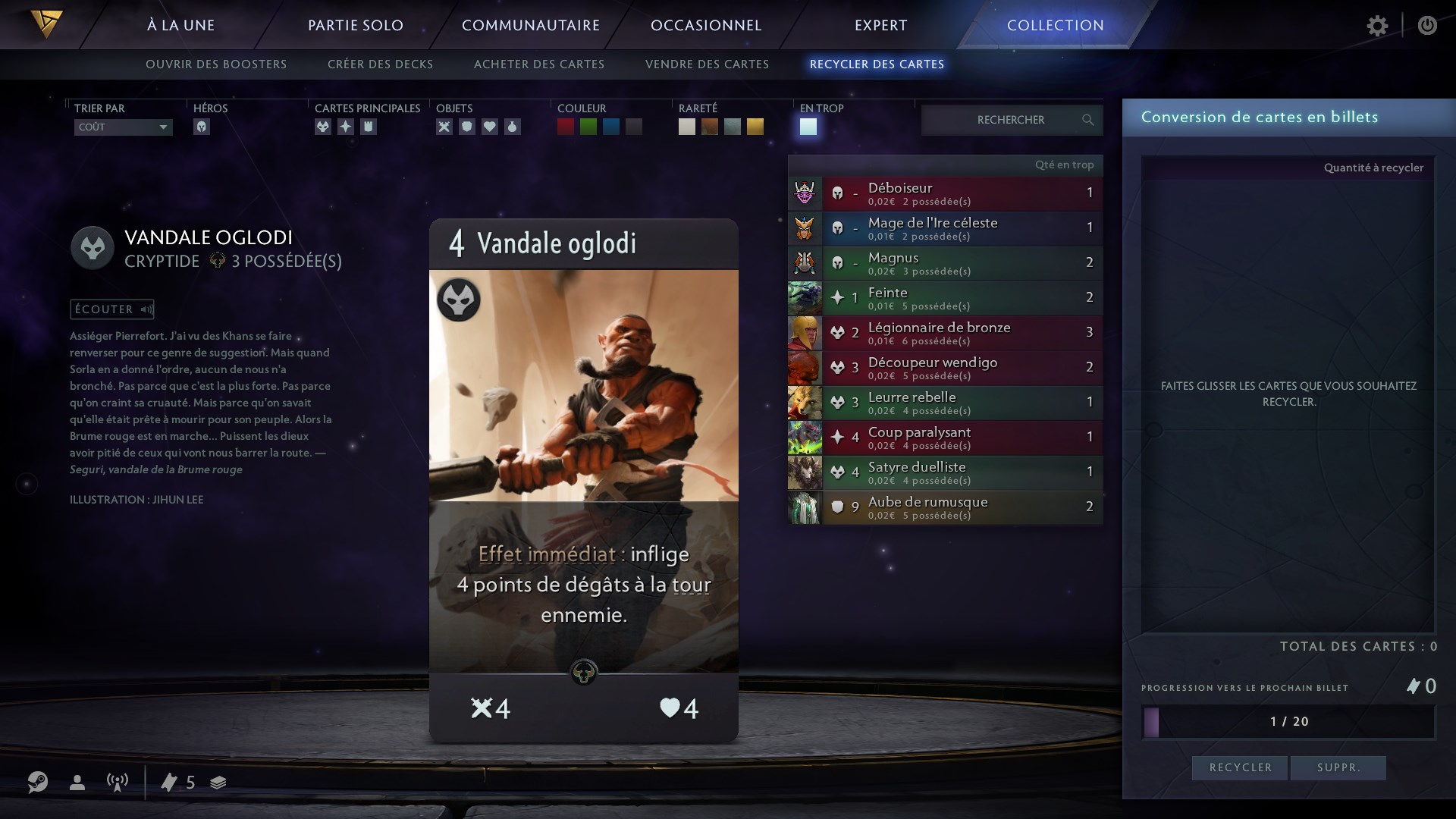The width and height of the screenshot is (1456, 819).
Task: Filter by improvements using tower icon
Action: 369,127
